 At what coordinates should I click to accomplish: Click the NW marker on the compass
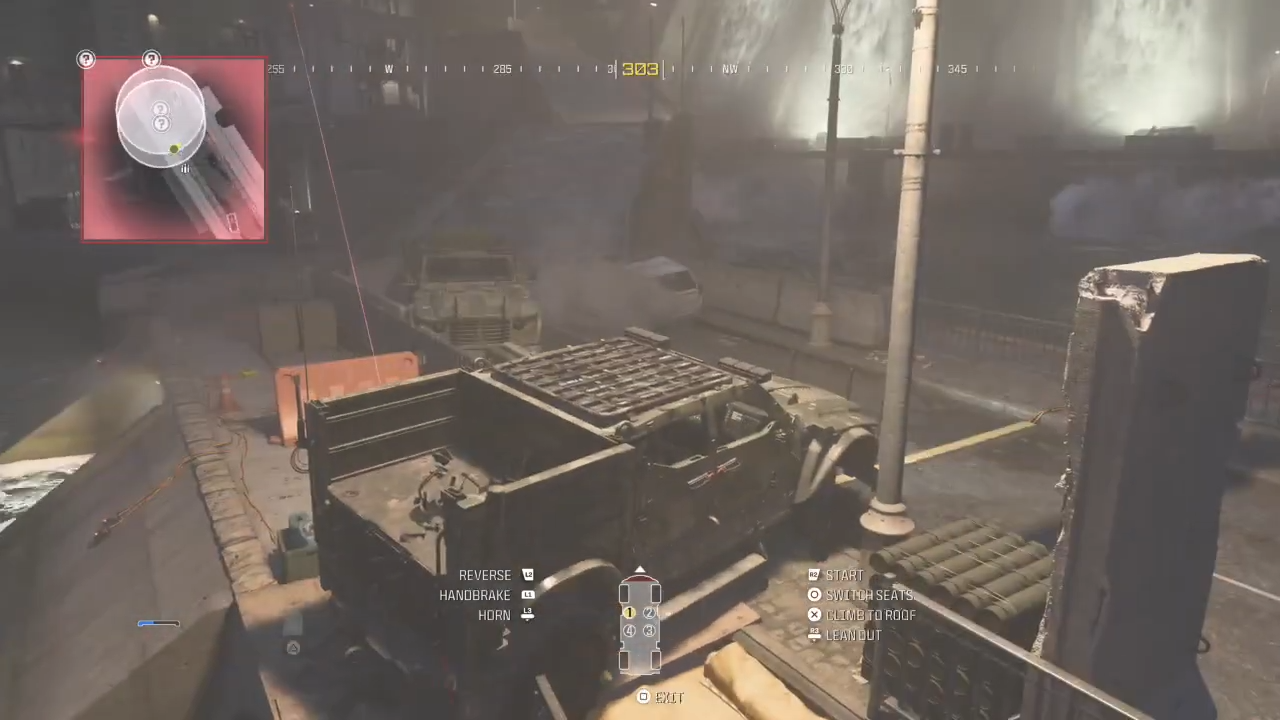(730, 69)
